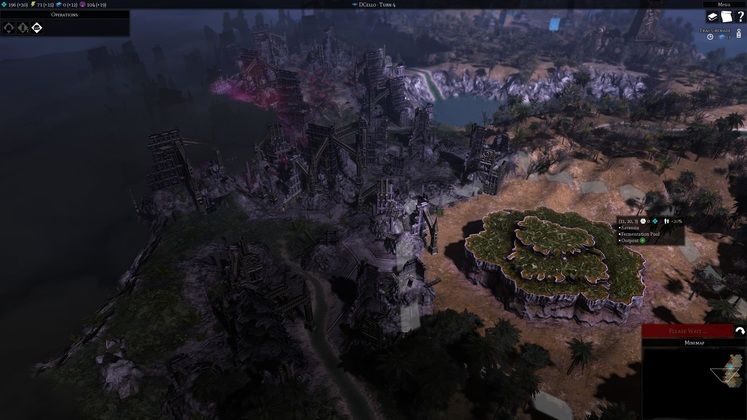Image resolution: width=747 pixels, height=420 pixels.
Task: Select the middle dark diamond operation icon
Action: click(24, 27)
